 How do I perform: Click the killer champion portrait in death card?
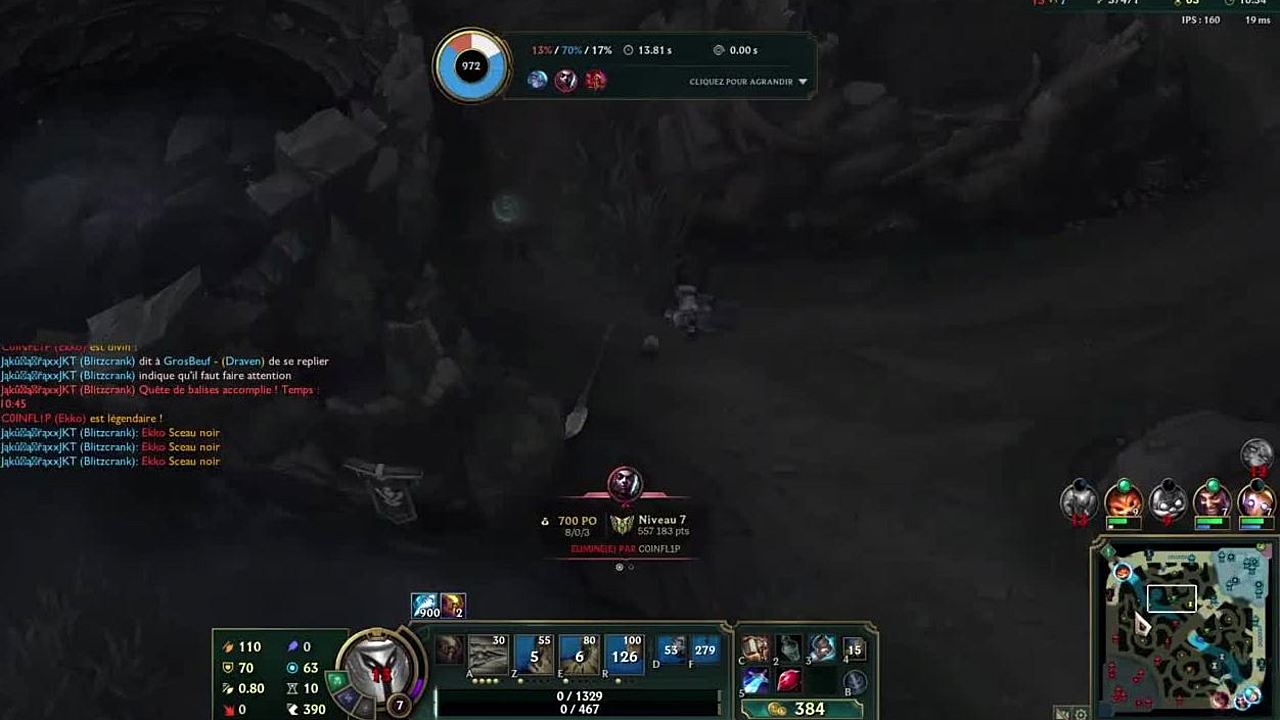click(x=624, y=483)
